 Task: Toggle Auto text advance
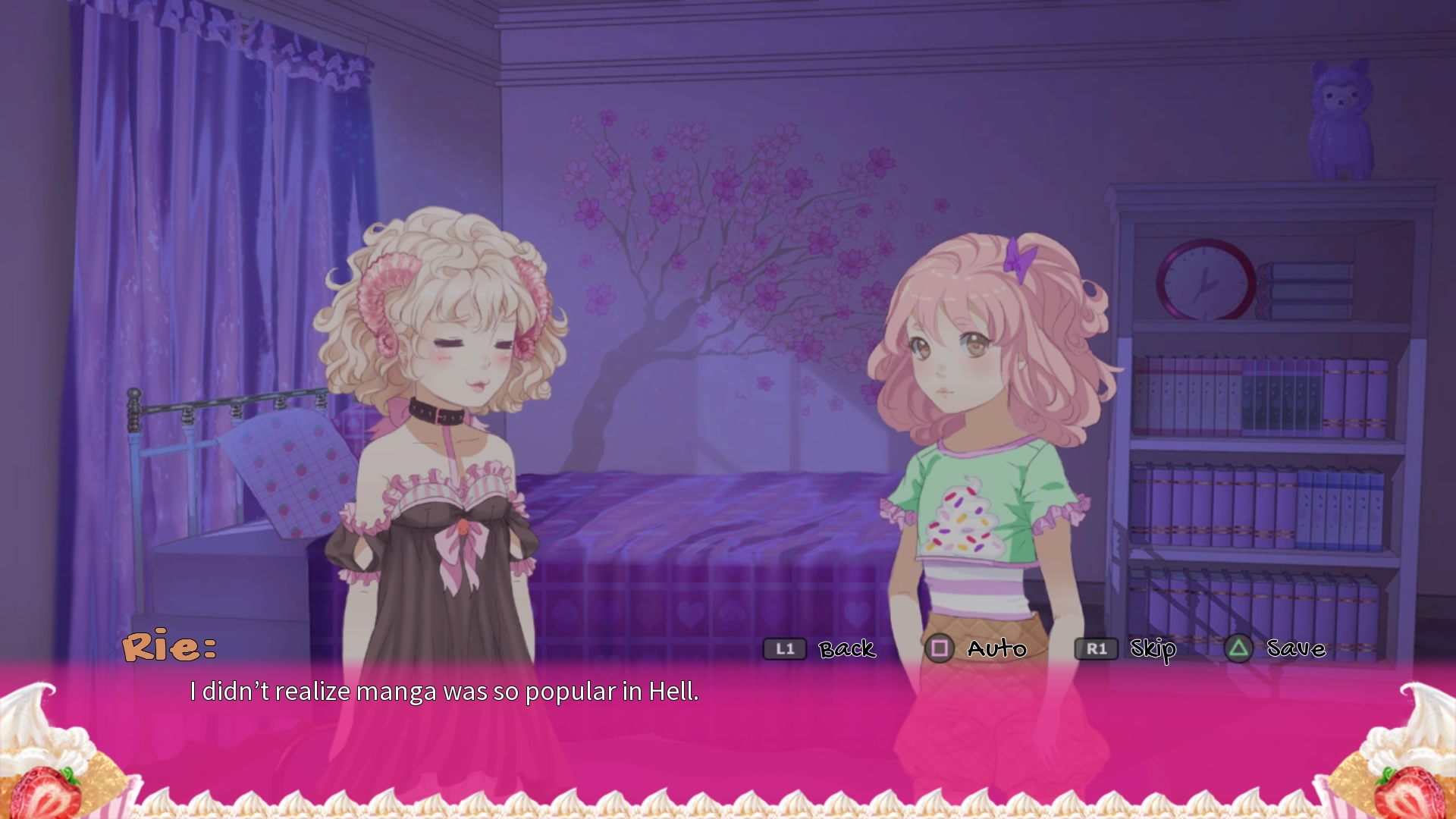click(996, 649)
